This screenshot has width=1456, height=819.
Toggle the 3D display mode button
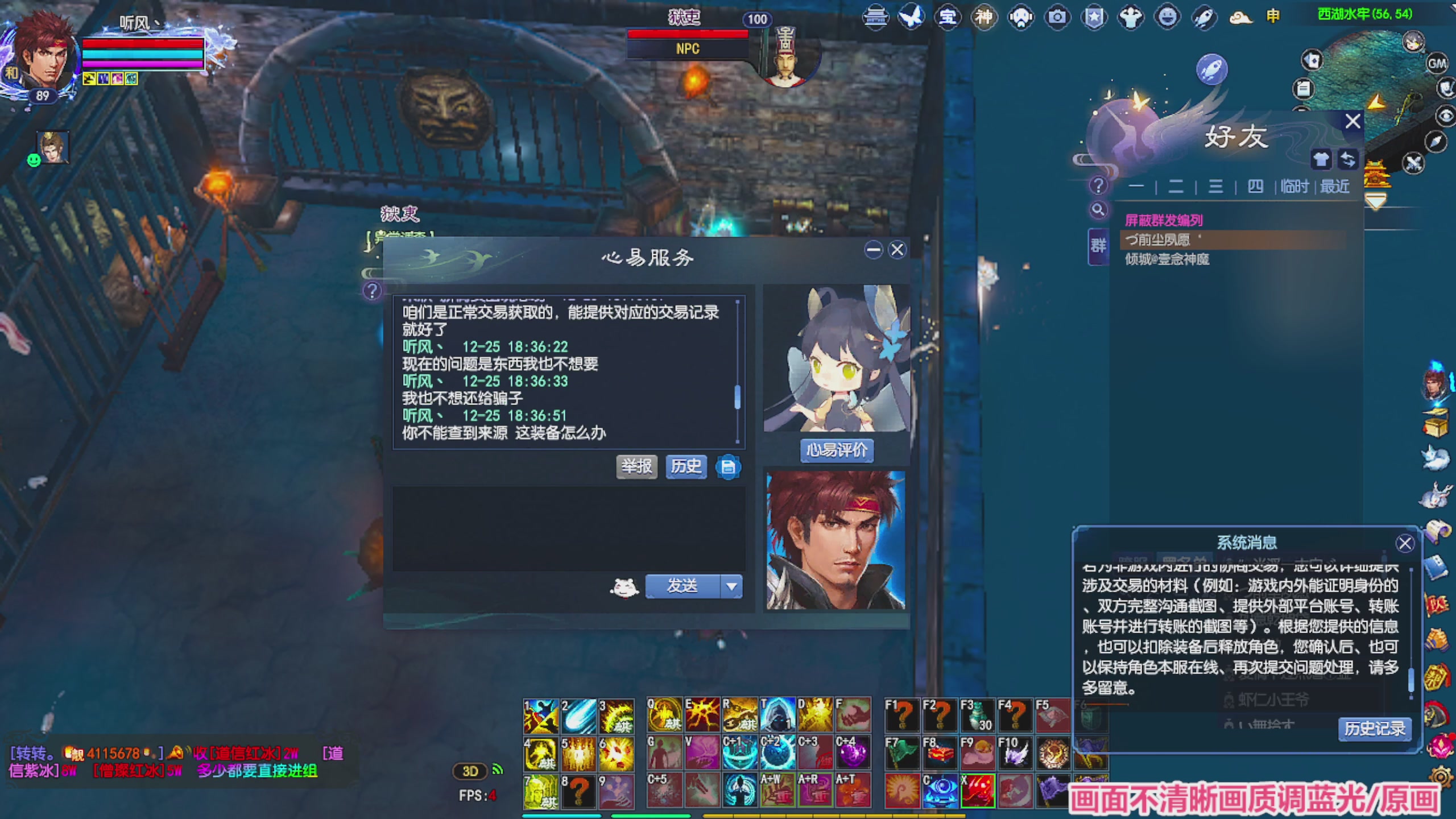[x=470, y=771]
